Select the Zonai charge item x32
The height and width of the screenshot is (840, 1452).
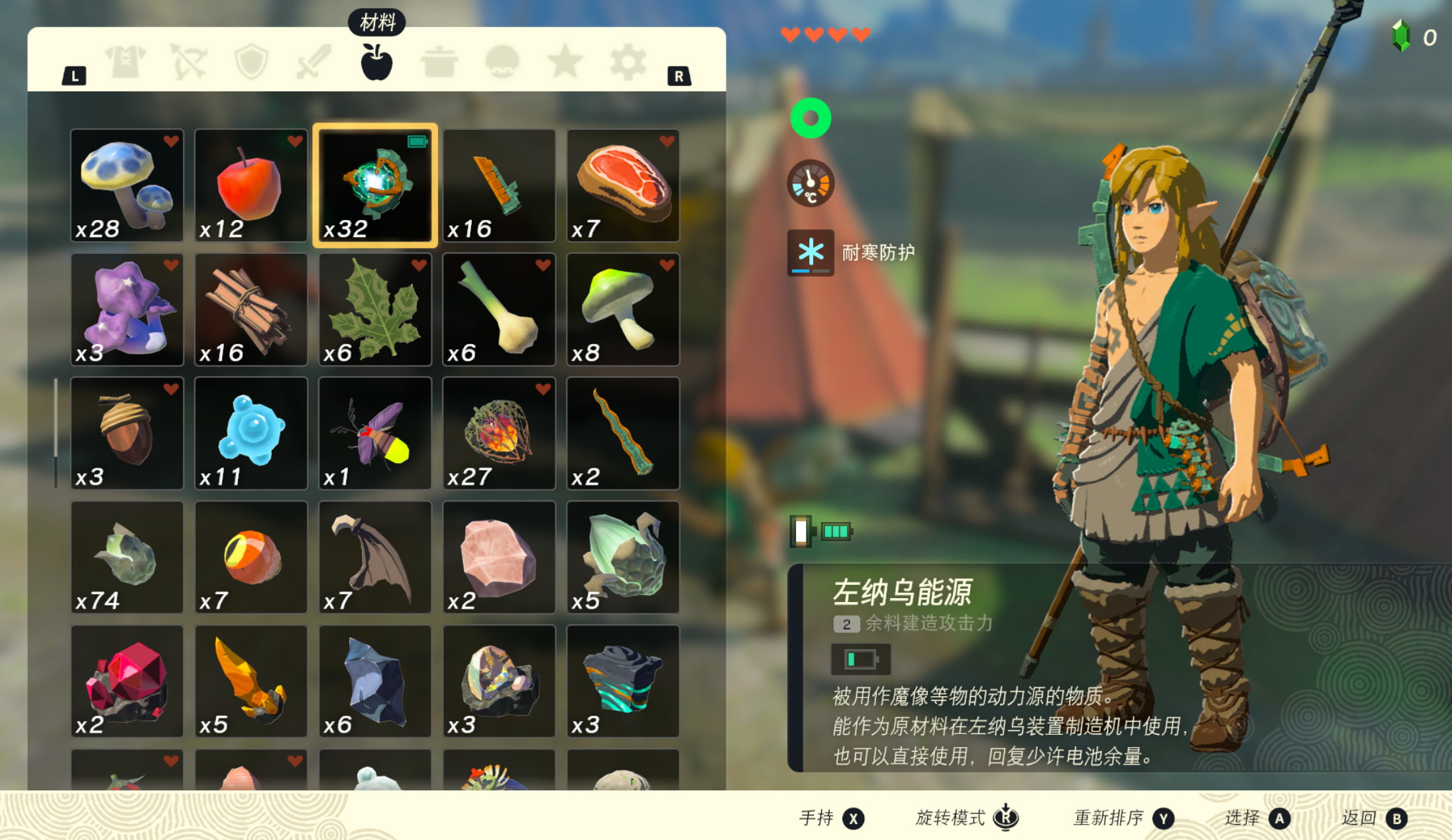click(374, 185)
